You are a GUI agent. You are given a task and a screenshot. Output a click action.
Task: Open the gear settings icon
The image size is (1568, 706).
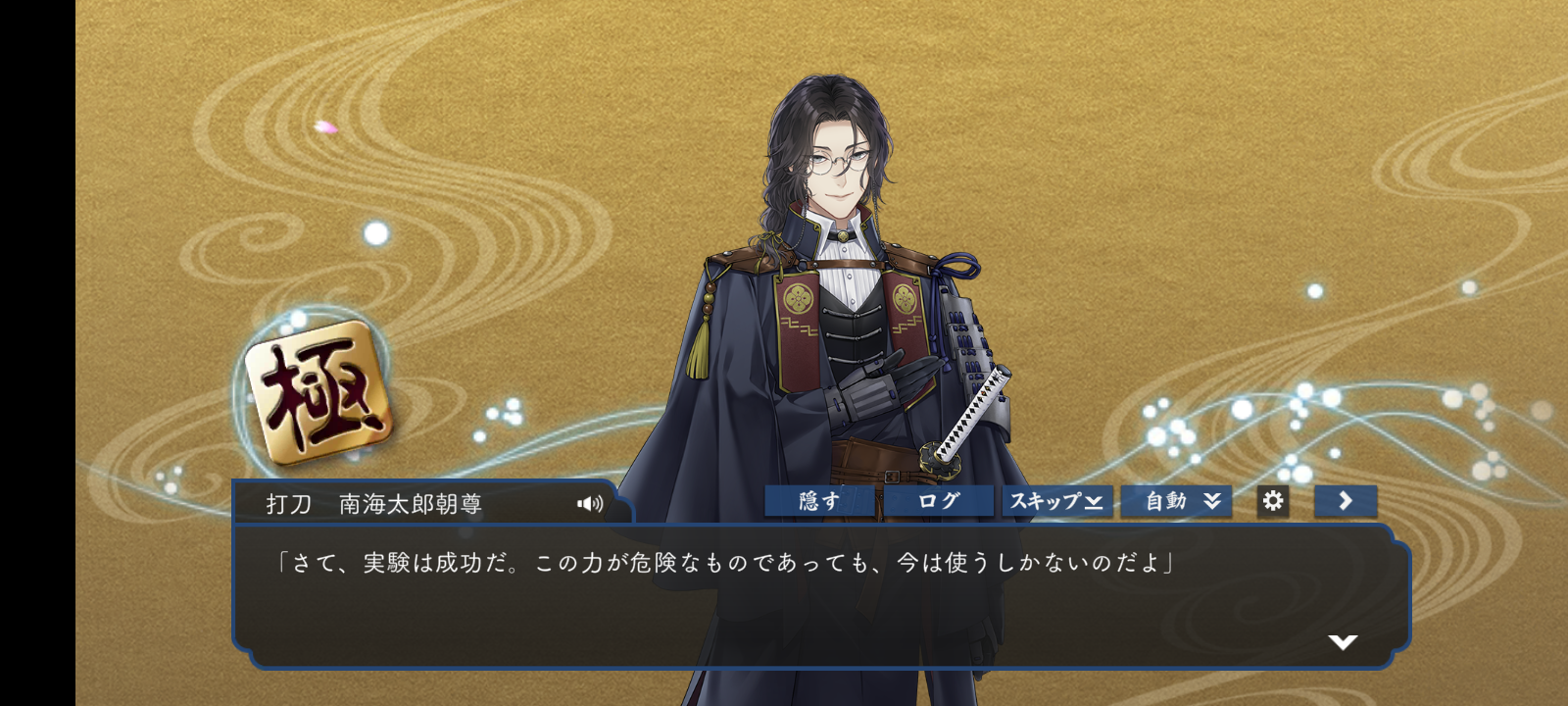[1273, 501]
